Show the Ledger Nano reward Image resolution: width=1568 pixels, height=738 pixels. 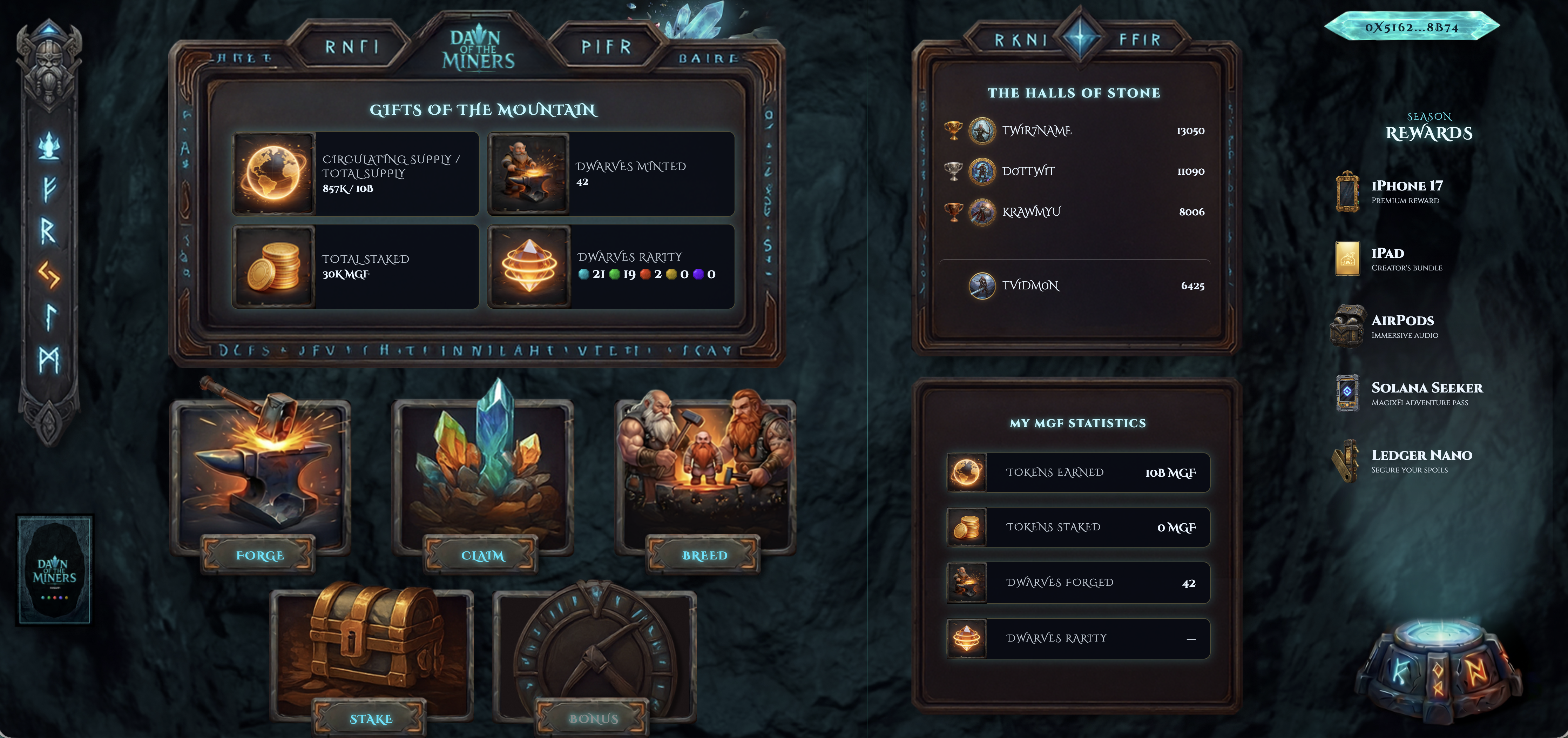(x=1421, y=460)
